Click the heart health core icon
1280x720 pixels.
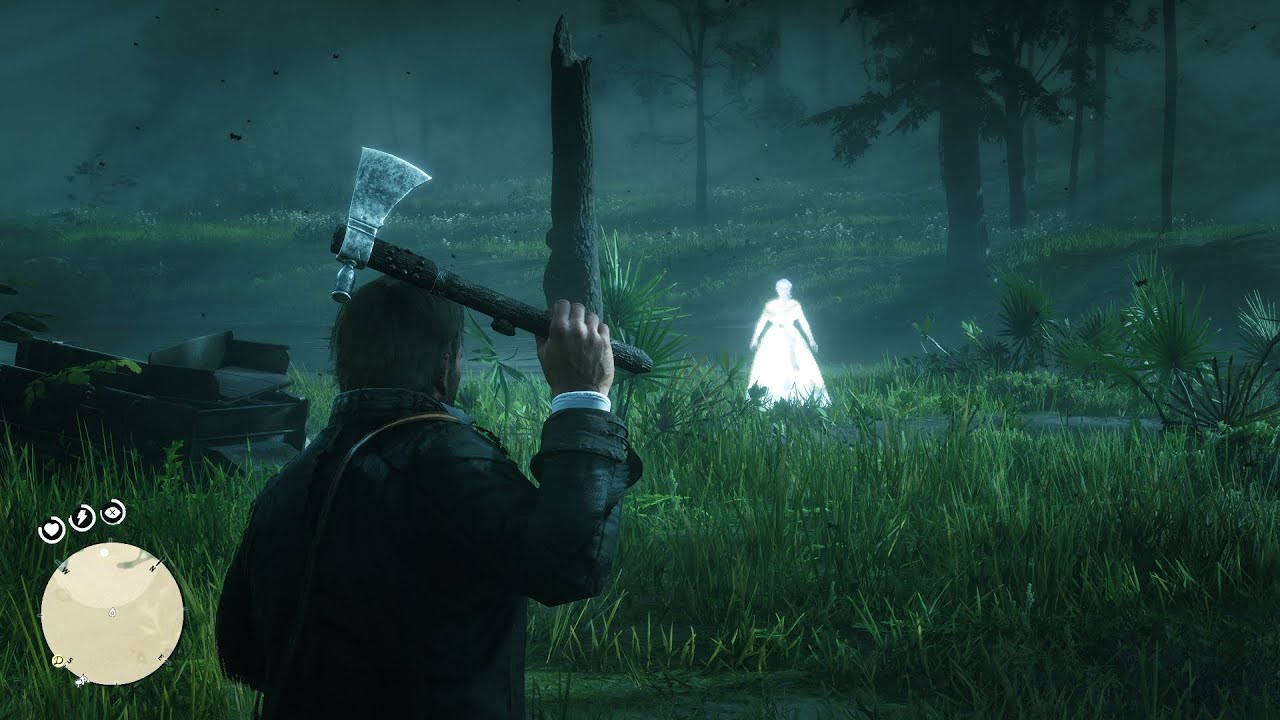pos(51,530)
